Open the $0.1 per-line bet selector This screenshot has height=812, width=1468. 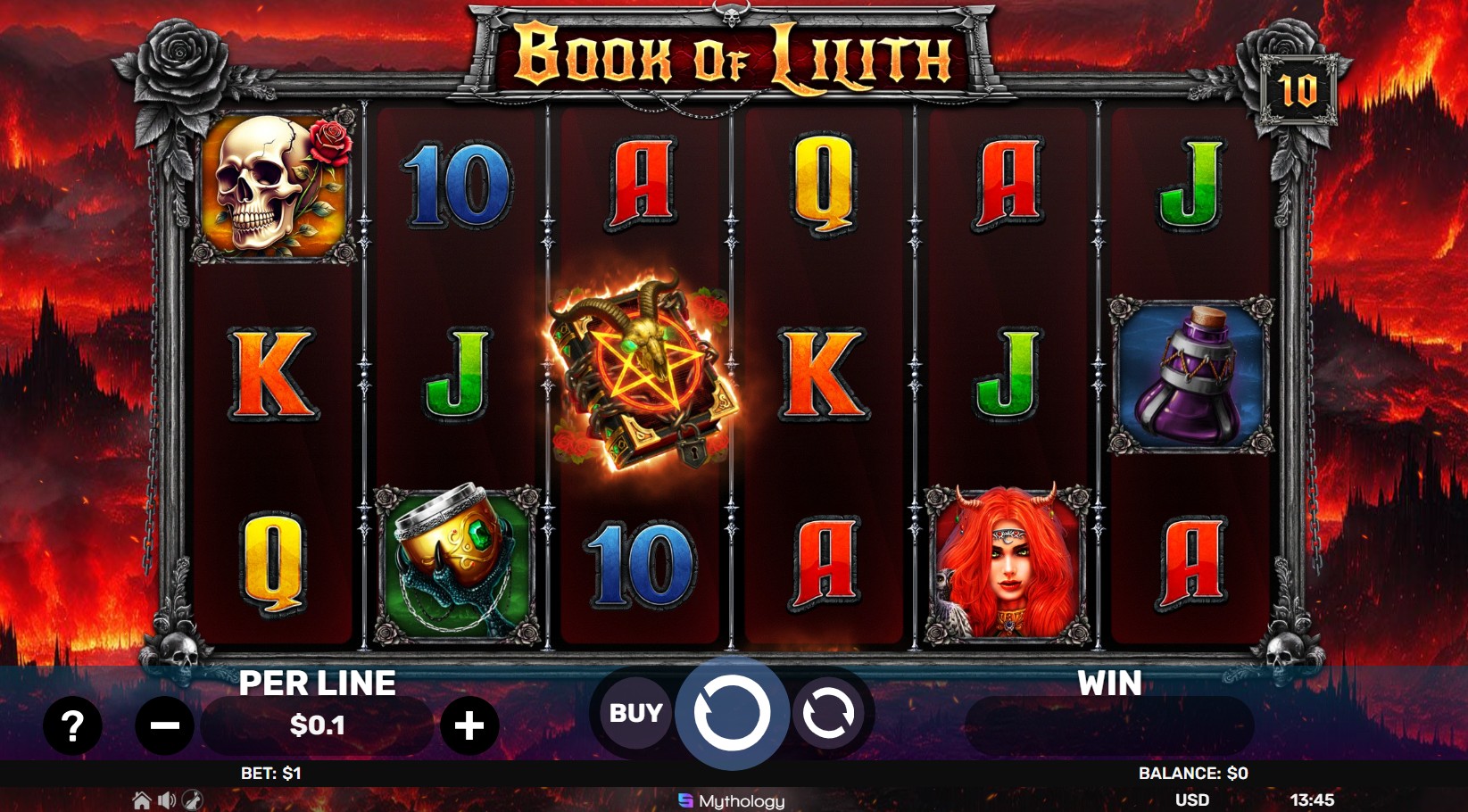[319, 725]
